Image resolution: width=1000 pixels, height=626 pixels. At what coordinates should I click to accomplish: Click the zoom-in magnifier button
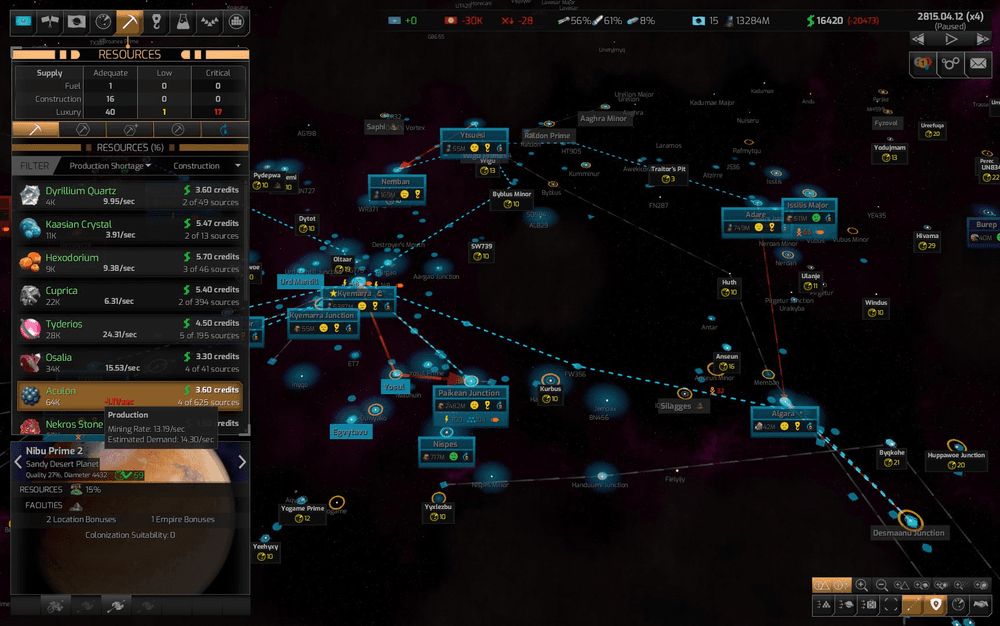tap(862, 585)
